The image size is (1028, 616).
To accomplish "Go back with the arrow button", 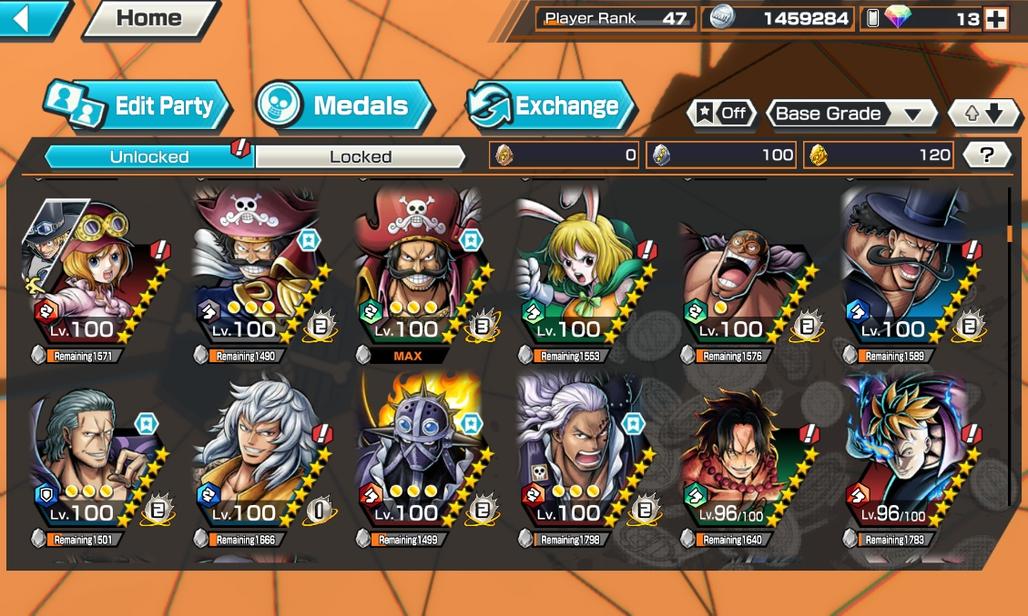I will coord(32,18).
